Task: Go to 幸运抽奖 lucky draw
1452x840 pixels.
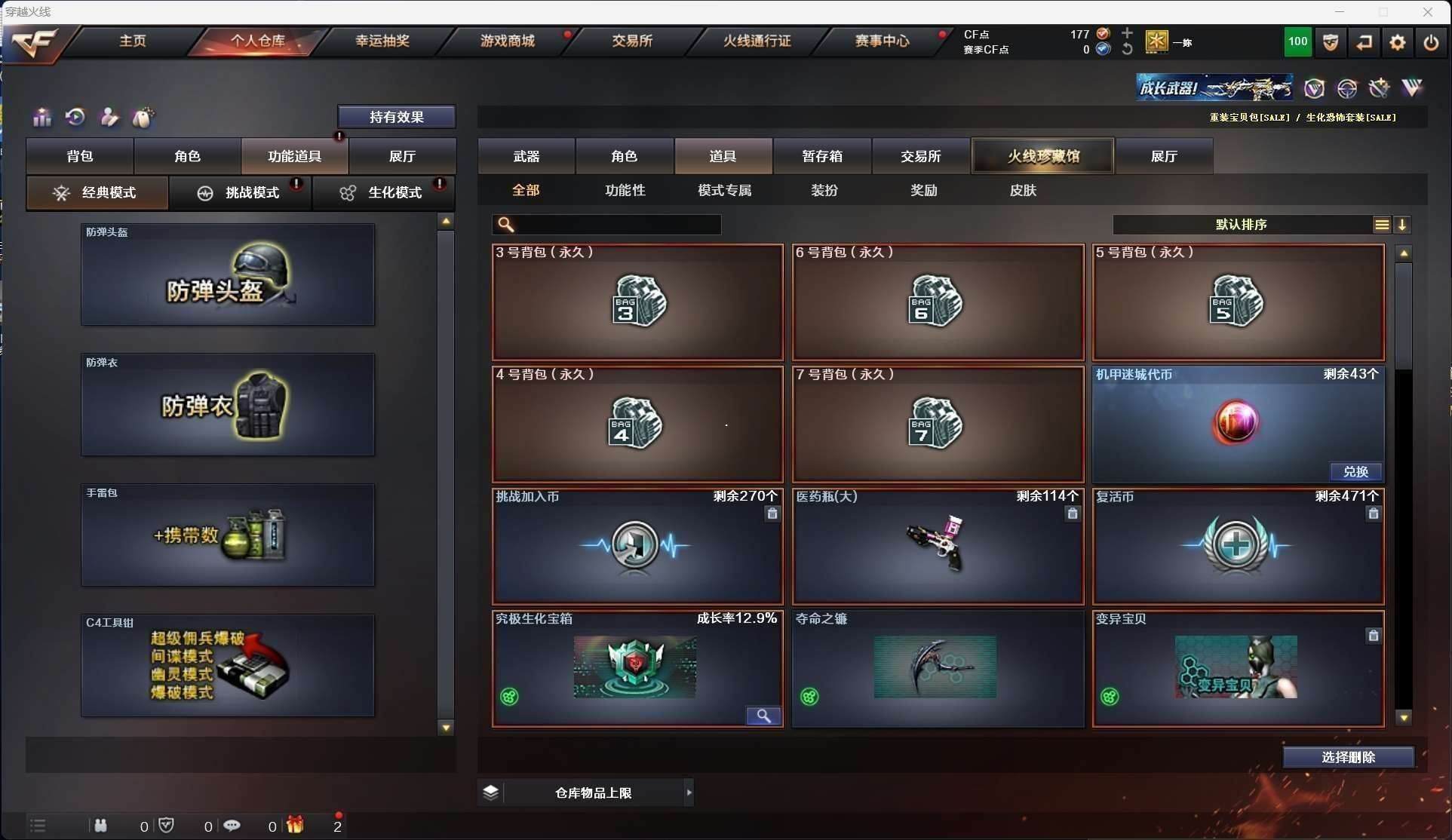Action: click(x=382, y=41)
